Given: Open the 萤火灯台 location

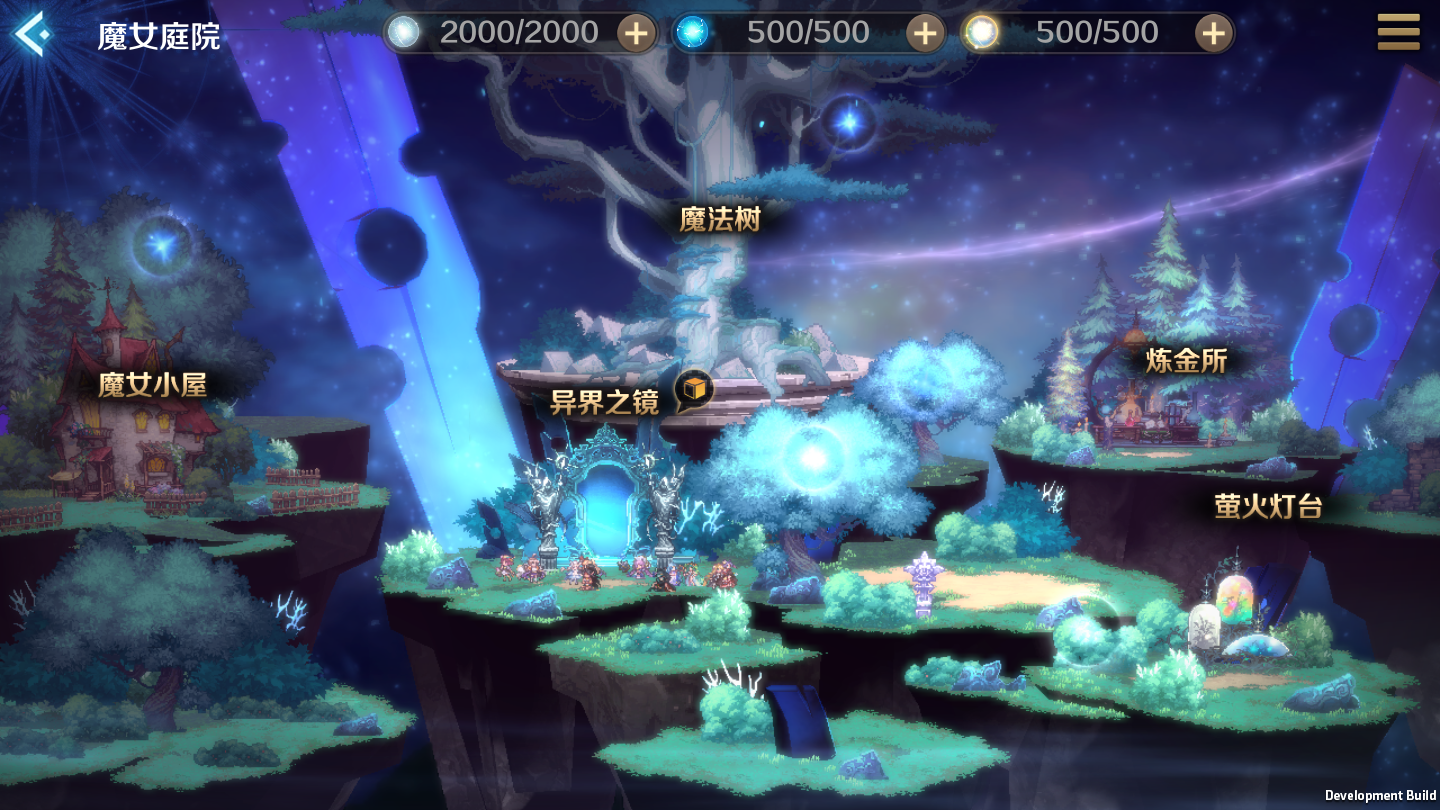Looking at the screenshot, I should pos(1268,506).
